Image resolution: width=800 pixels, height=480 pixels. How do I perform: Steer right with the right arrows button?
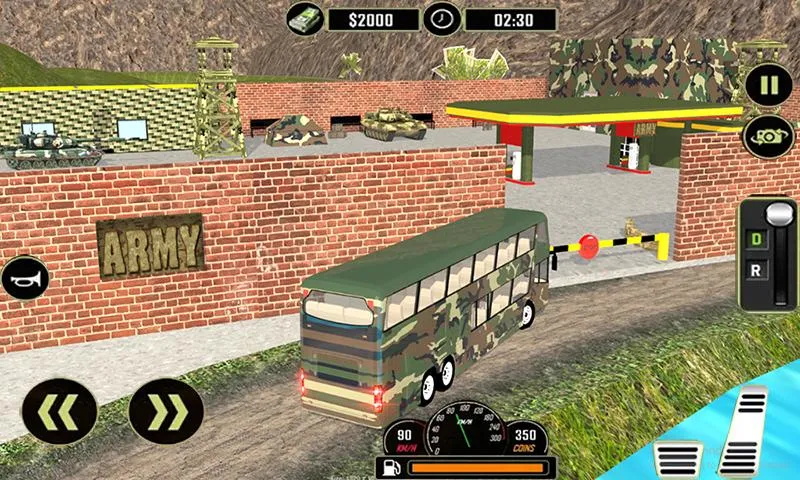(166, 411)
